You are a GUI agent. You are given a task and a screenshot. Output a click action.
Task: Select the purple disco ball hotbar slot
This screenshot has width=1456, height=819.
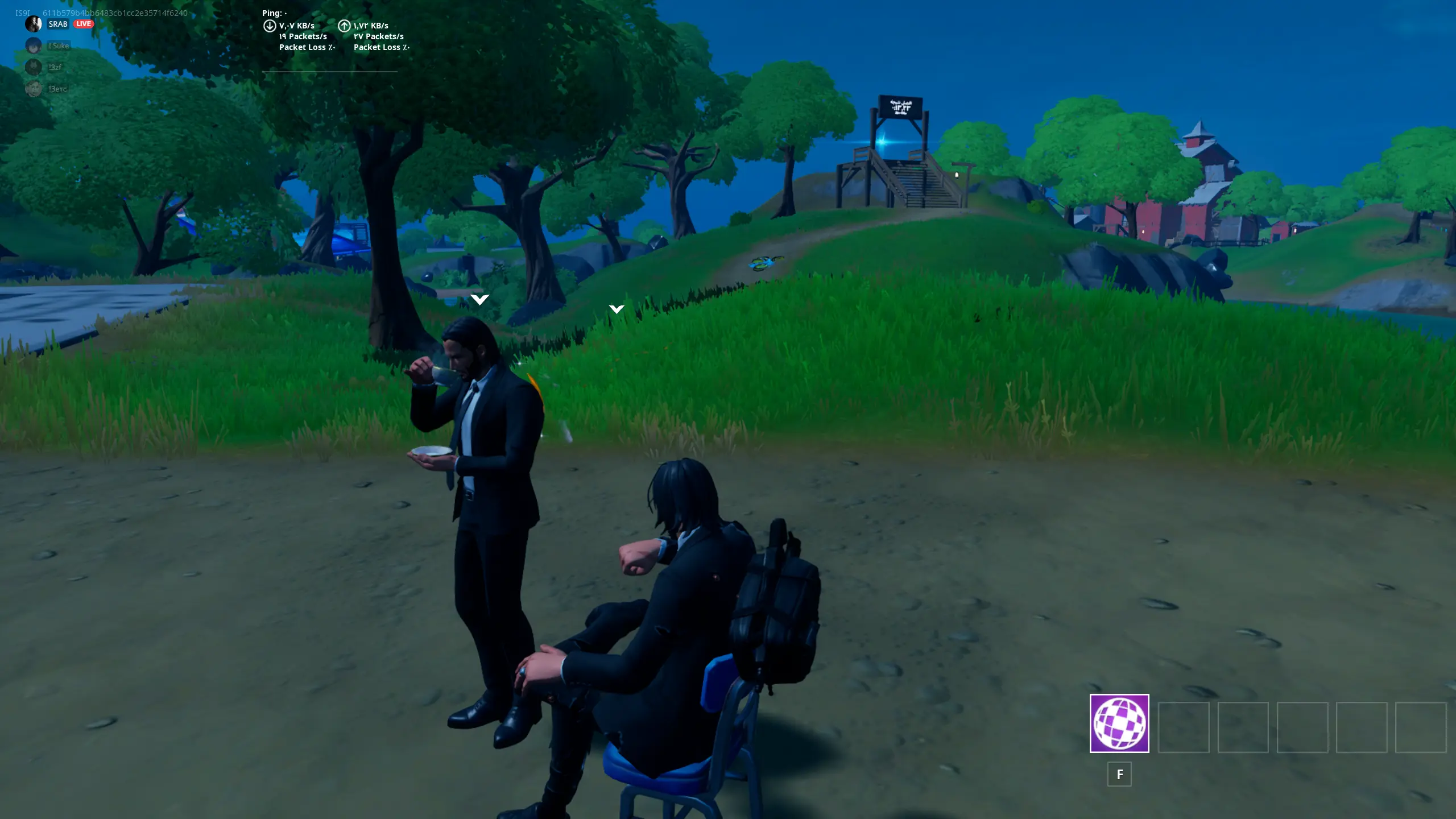point(1119,723)
